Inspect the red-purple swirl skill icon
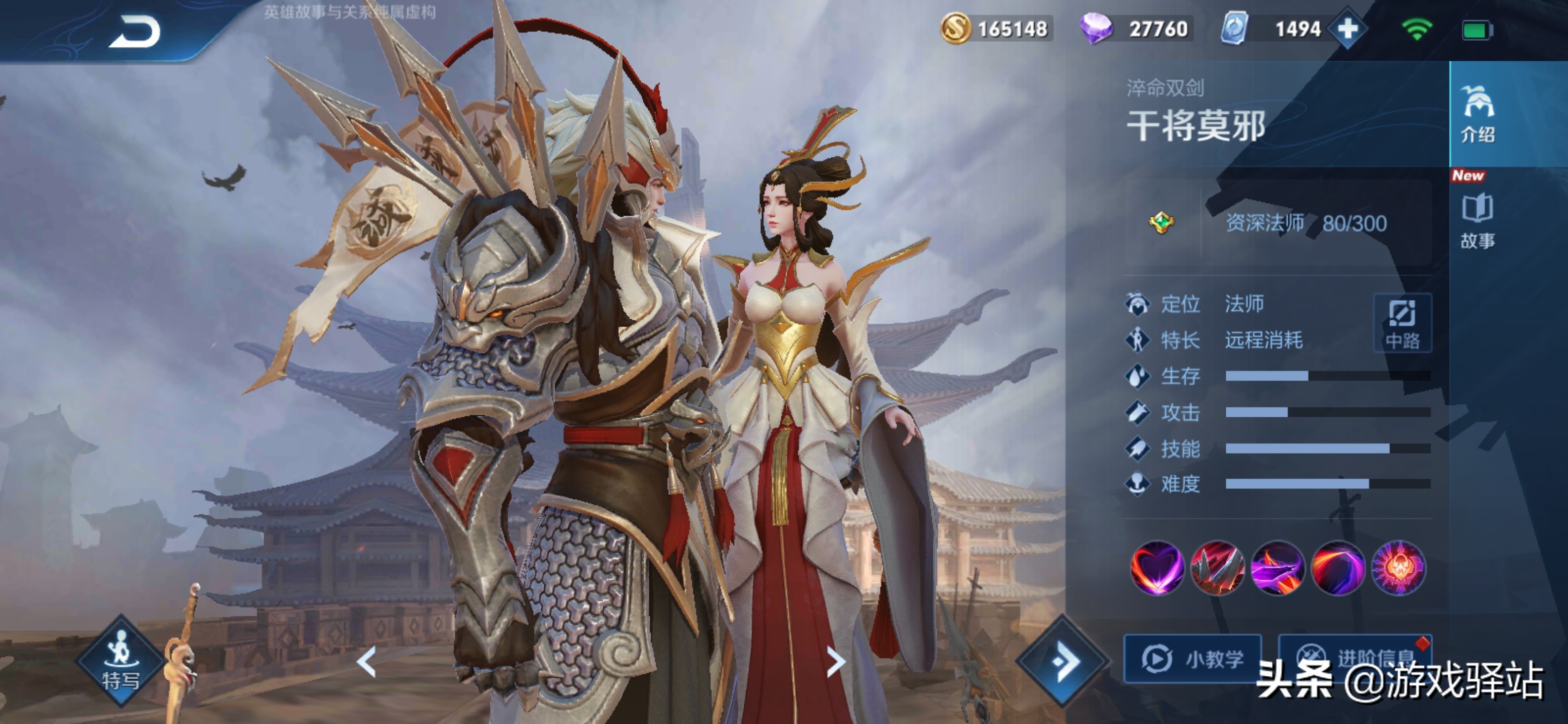Image resolution: width=1568 pixels, height=724 pixels. pos(1338,568)
